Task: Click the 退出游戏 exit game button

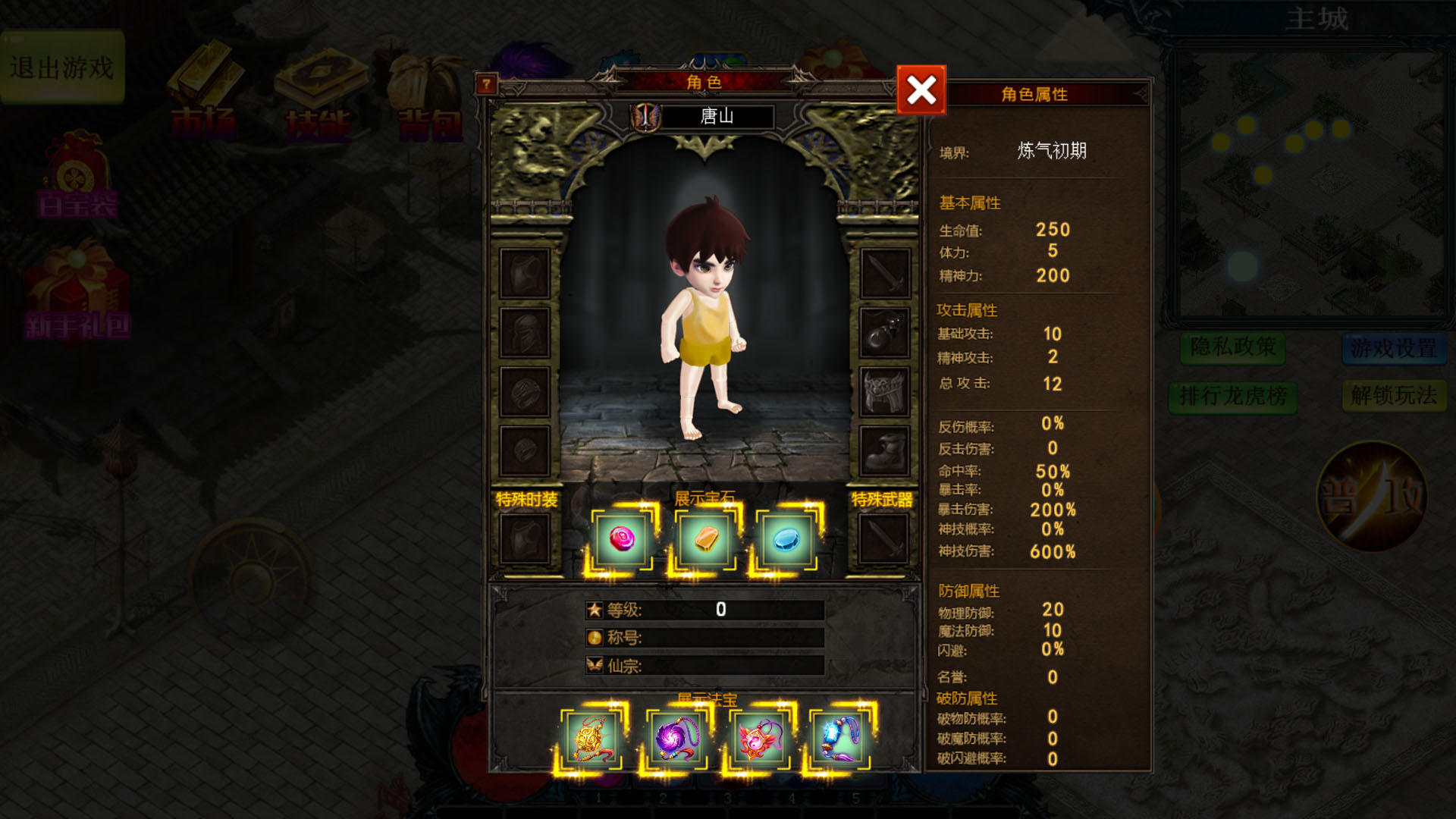Action: click(62, 67)
